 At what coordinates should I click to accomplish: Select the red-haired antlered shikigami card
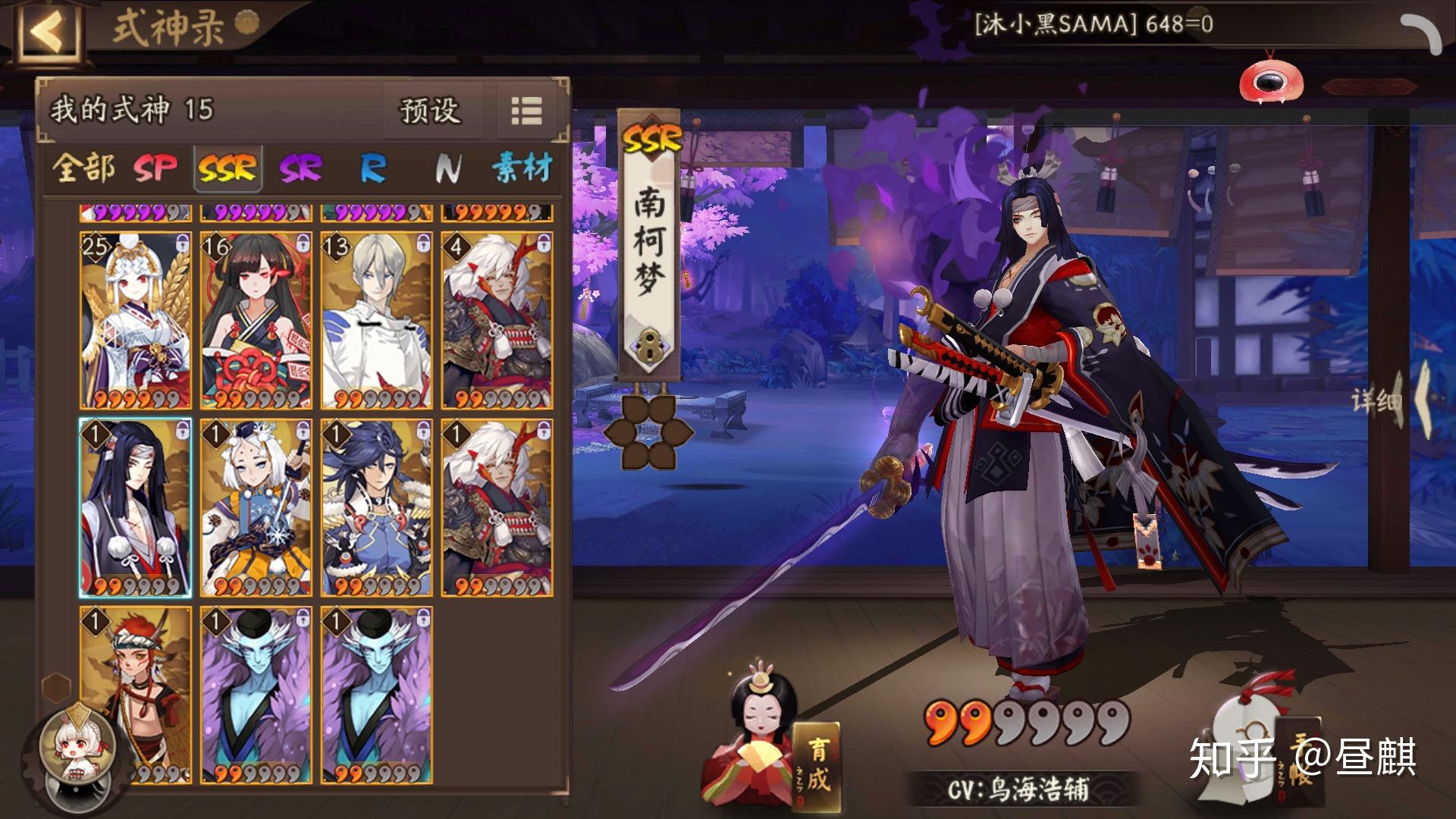click(136, 694)
